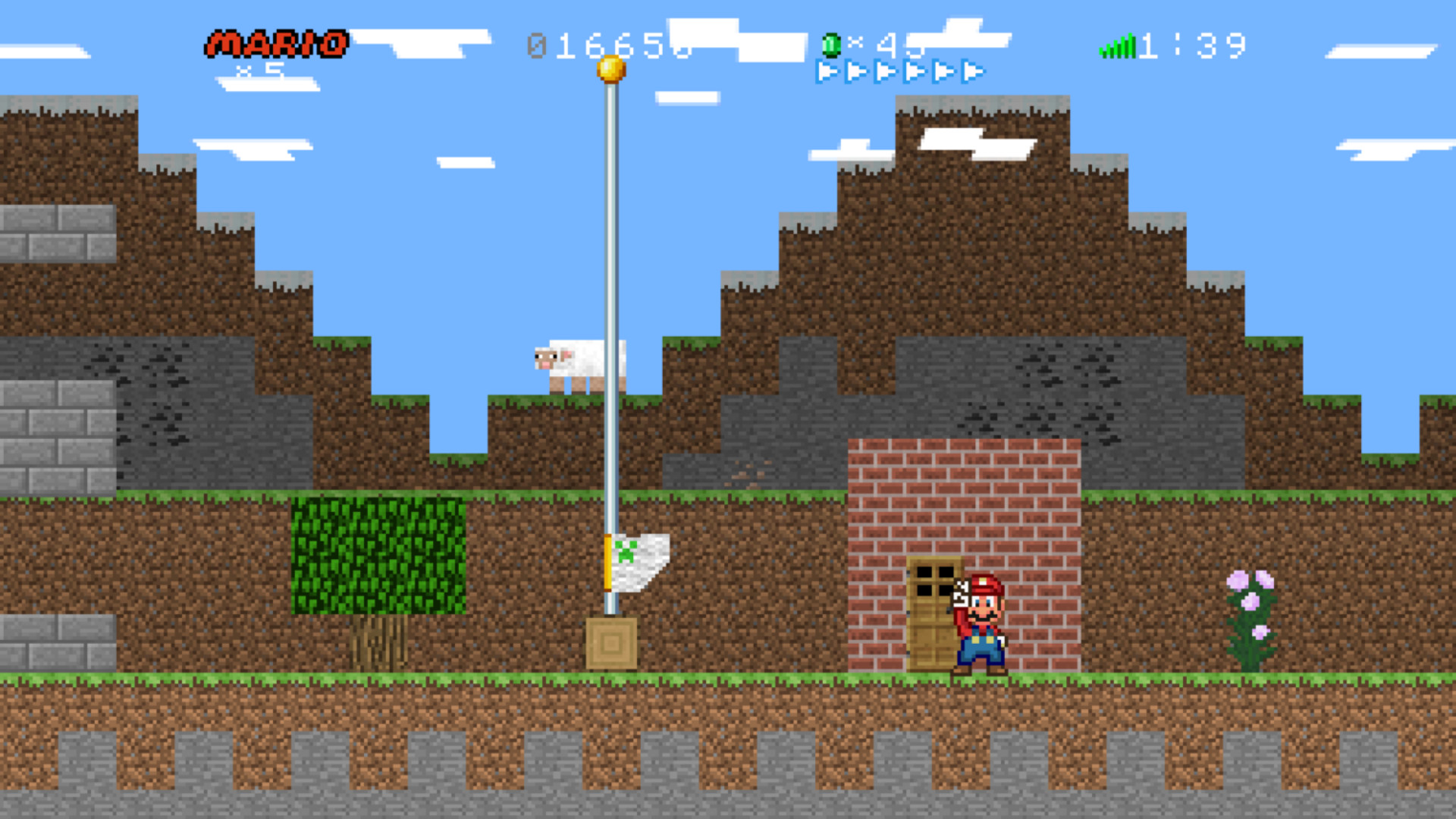This screenshot has height=819, width=1456.
Task: Toggle the hollow coin icon beside the score
Action: [x=535, y=45]
